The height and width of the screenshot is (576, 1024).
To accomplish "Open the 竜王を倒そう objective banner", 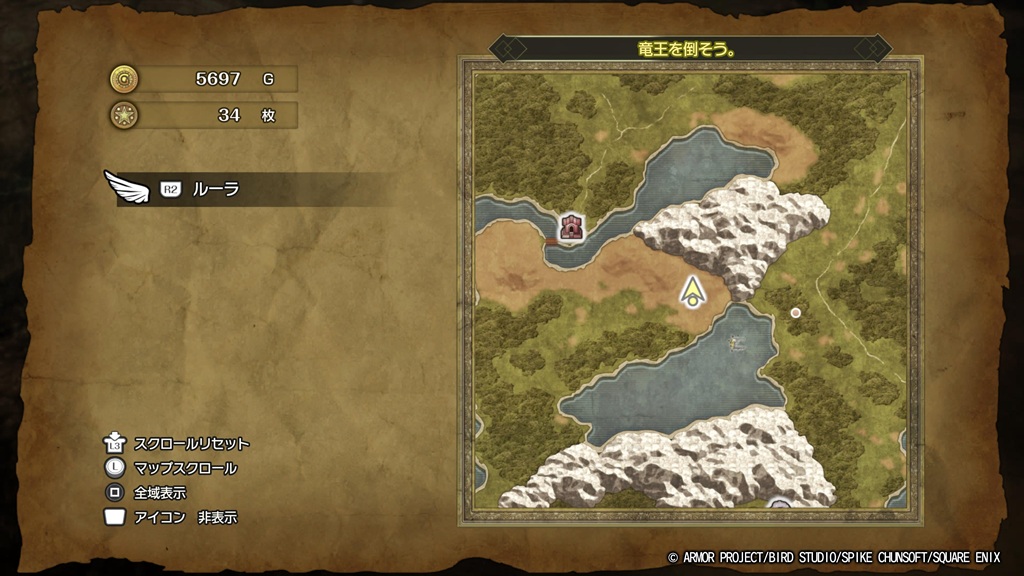I will [x=689, y=48].
